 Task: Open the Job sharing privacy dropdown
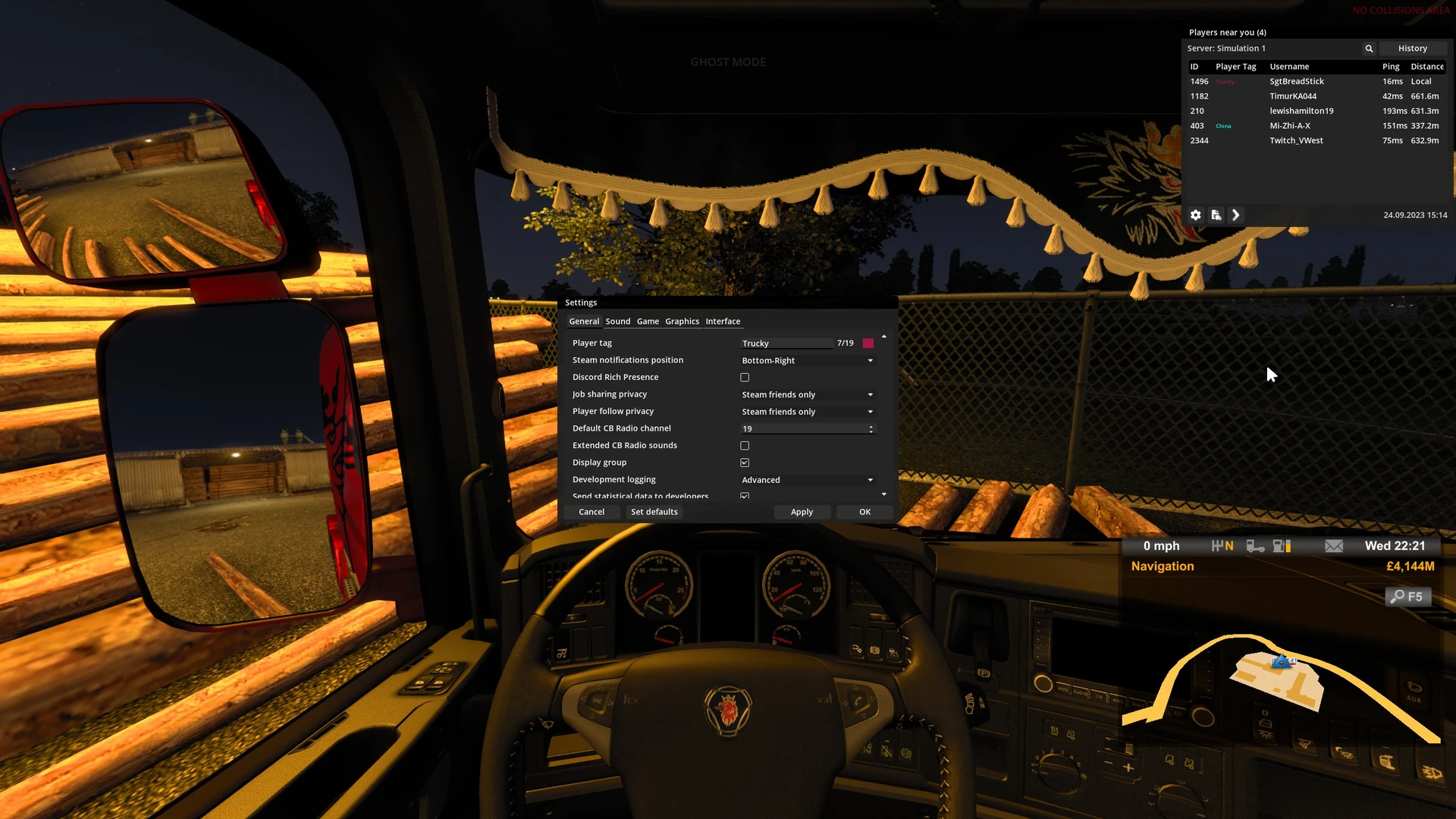[807, 395]
